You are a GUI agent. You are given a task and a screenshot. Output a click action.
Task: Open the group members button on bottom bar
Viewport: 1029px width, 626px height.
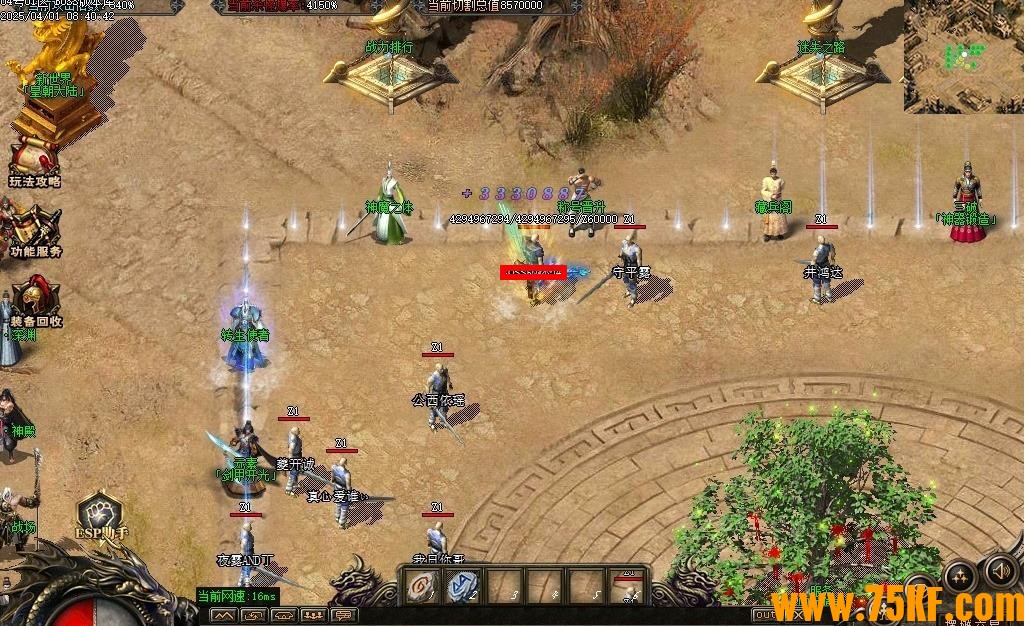(314, 615)
